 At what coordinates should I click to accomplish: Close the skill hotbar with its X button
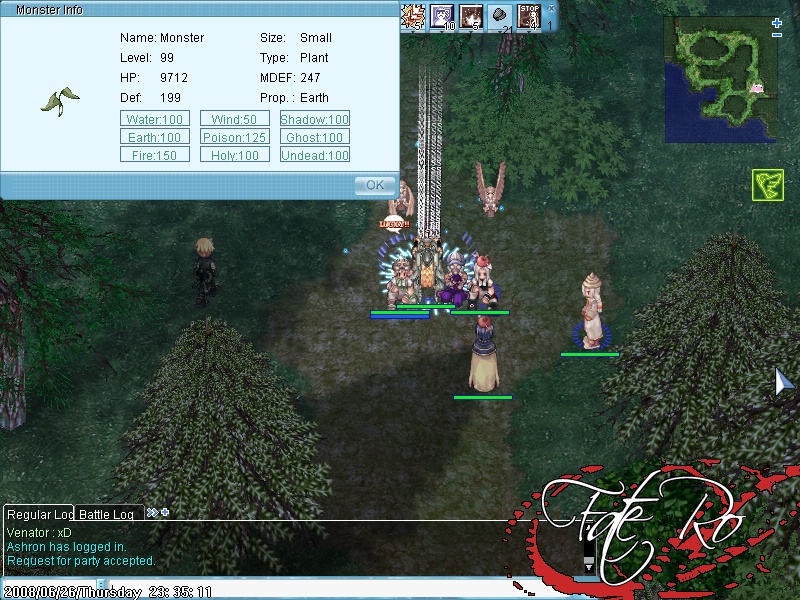pos(550,7)
